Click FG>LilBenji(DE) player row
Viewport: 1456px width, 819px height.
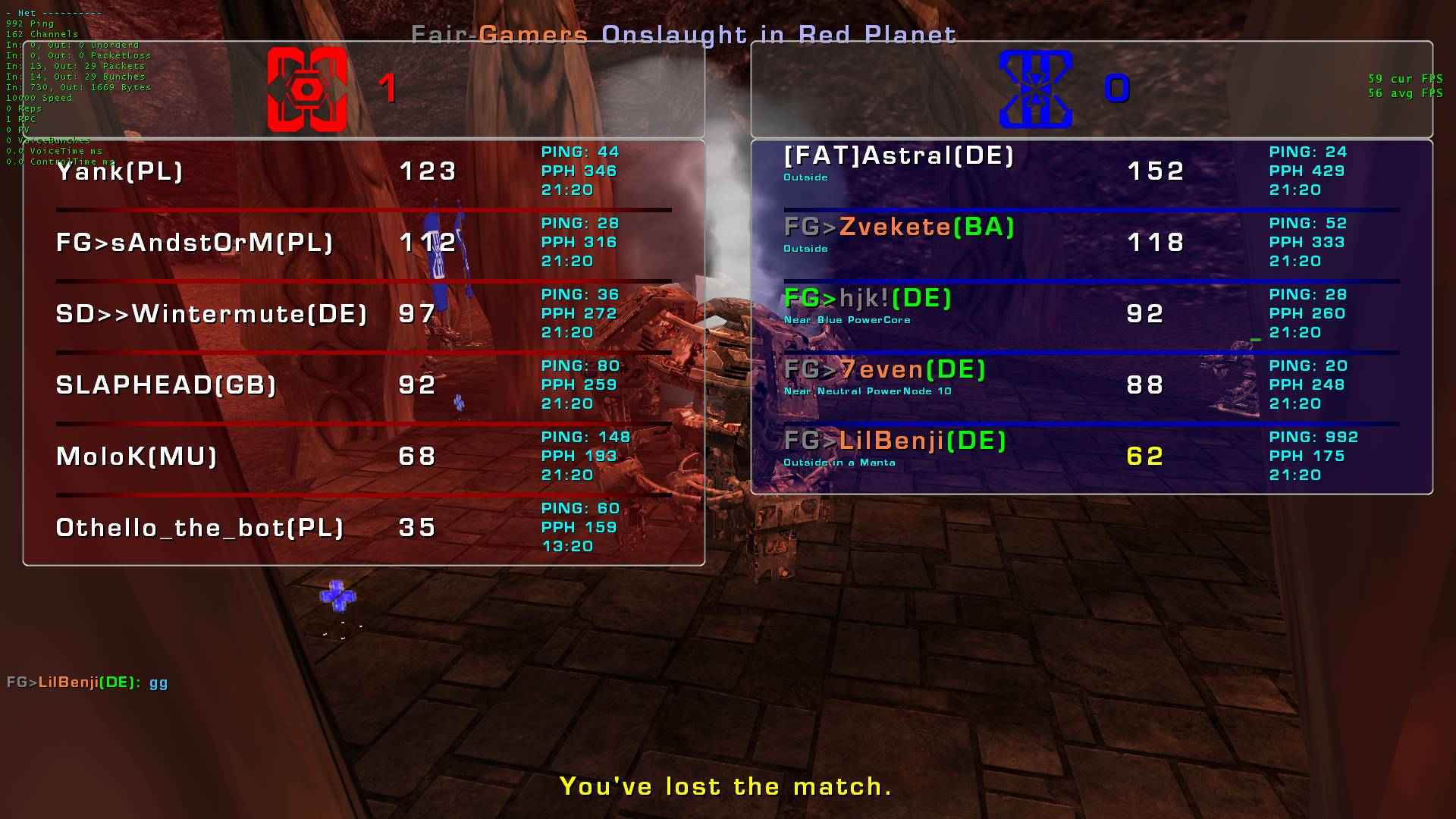pyautogui.click(x=895, y=441)
